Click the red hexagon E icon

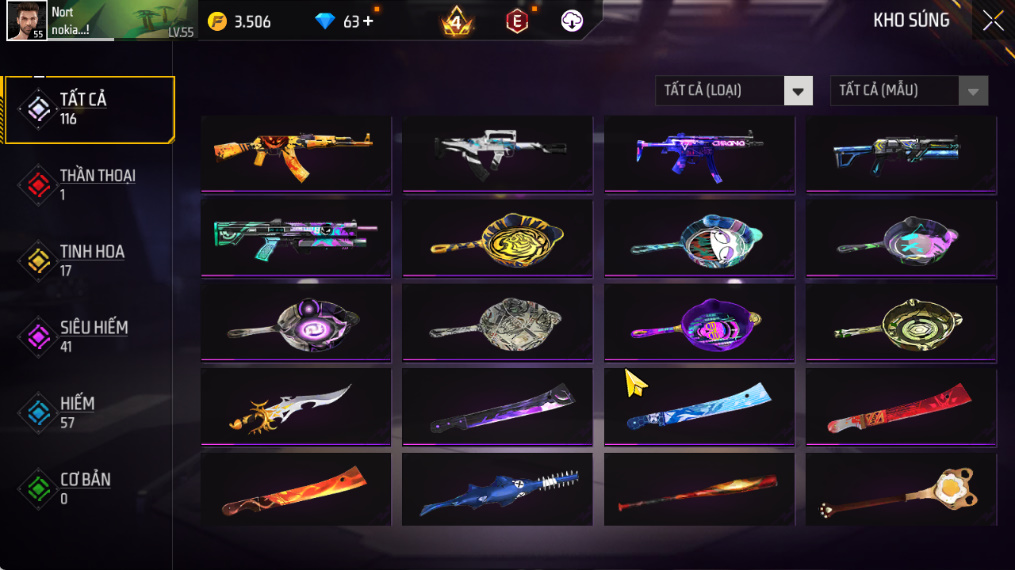517,21
